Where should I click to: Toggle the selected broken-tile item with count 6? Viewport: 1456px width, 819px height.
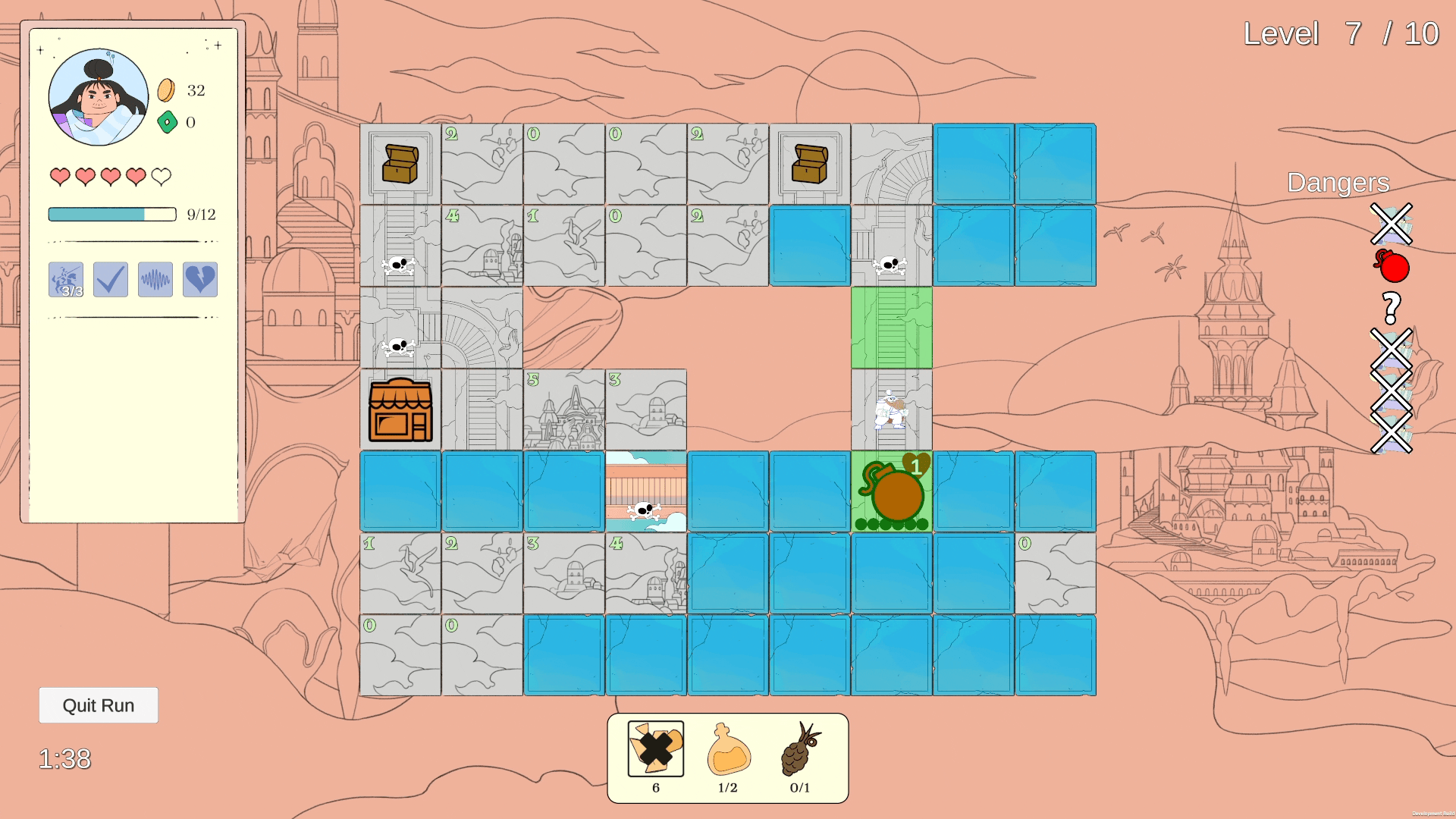pyautogui.click(x=654, y=749)
